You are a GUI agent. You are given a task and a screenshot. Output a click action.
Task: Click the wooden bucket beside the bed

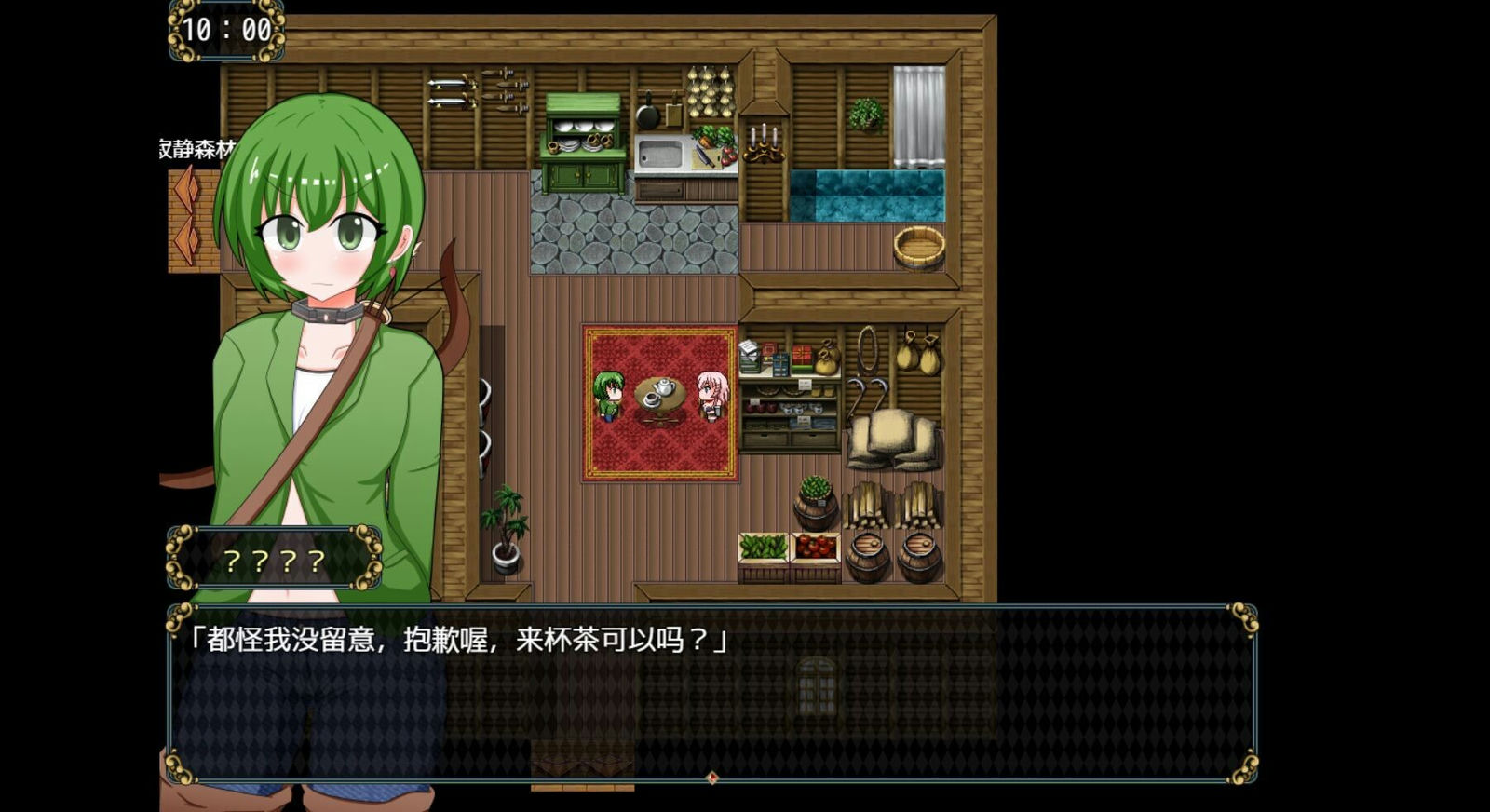click(x=917, y=247)
